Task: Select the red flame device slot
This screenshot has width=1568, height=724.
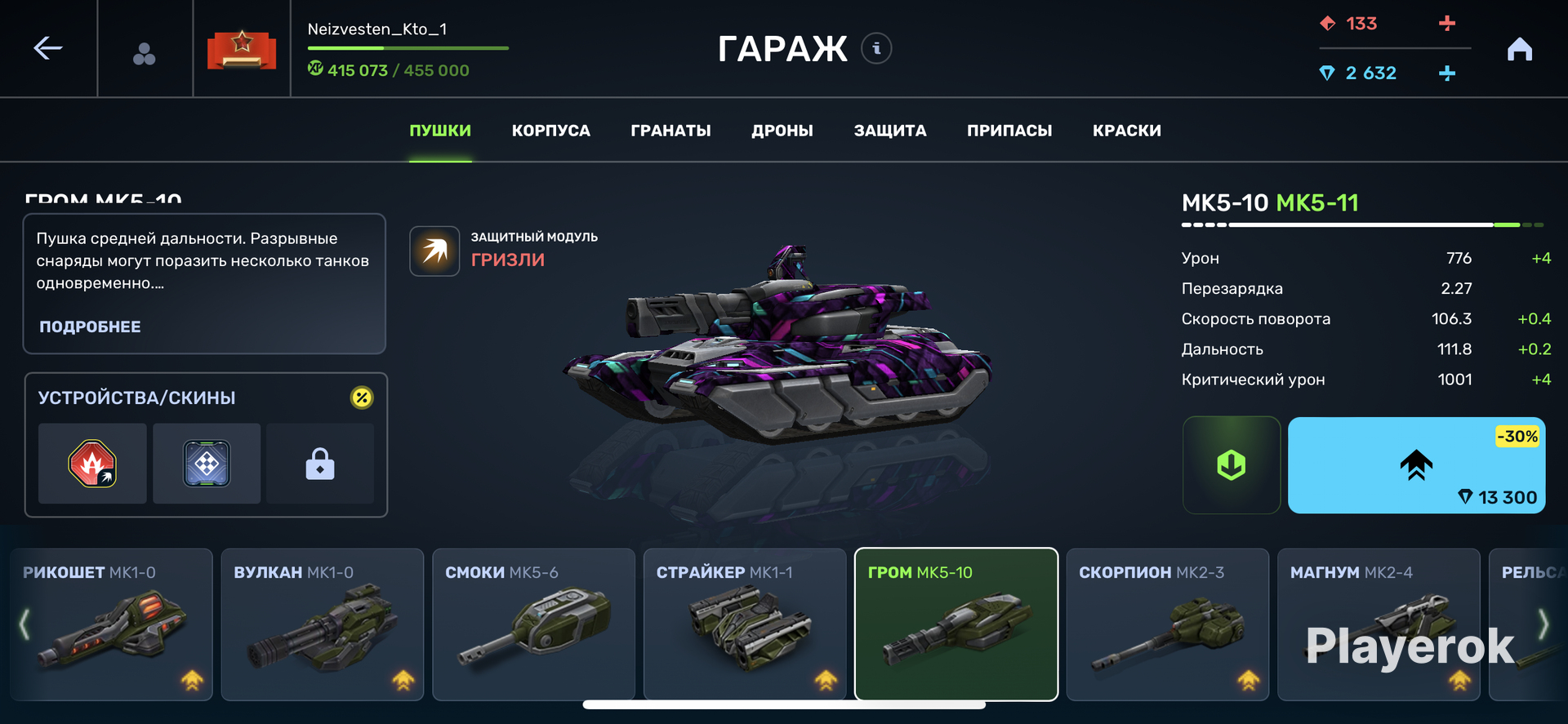Action: click(x=92, y=464)
